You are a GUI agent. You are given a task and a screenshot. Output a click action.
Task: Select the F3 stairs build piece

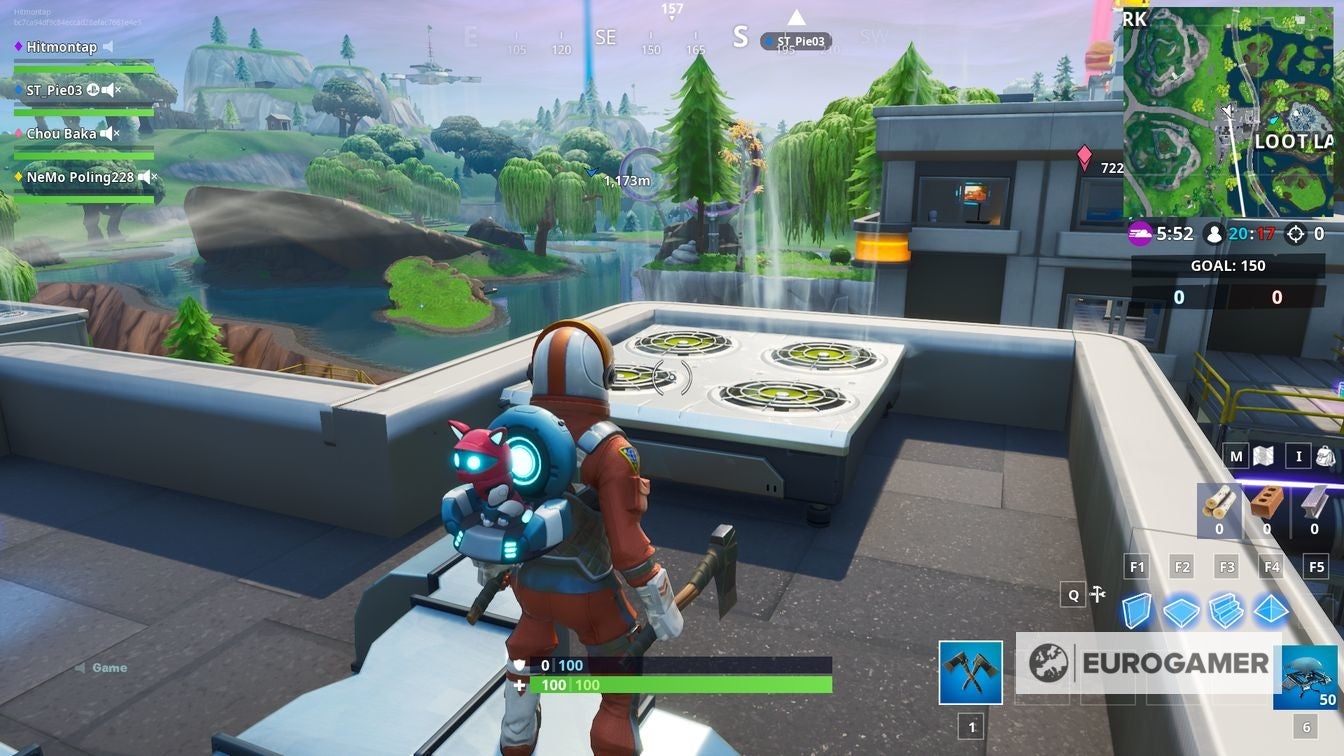1226,607
